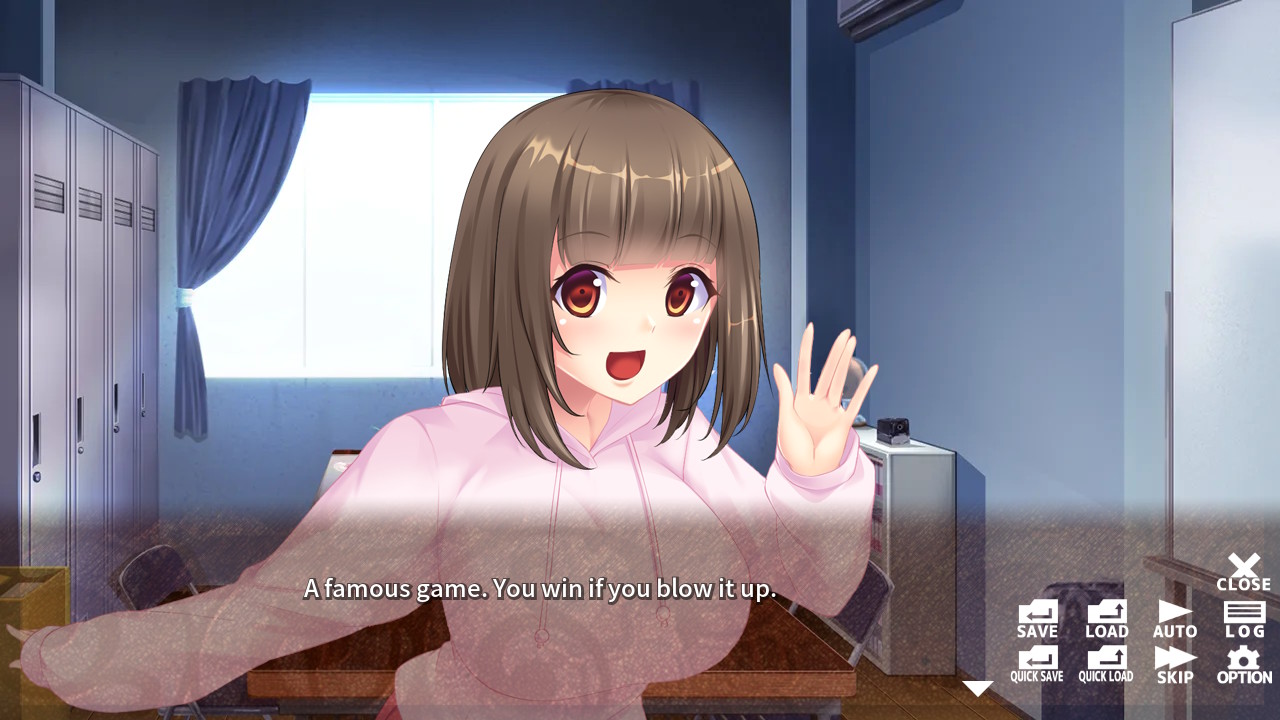Open the LOAD menu icon
The width and height of the screenshot is (1280, 720).
[1106, 616]
